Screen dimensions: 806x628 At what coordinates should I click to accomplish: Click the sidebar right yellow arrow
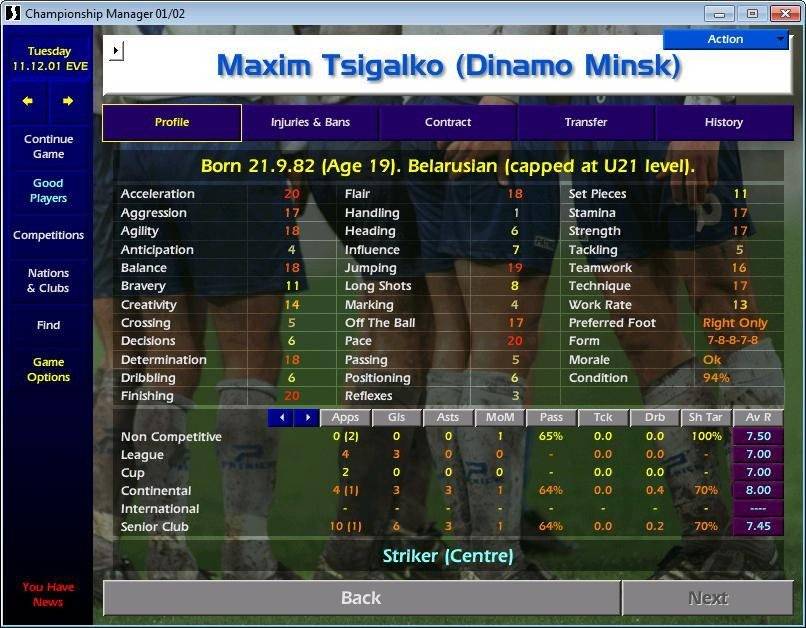tap(68, 101)
